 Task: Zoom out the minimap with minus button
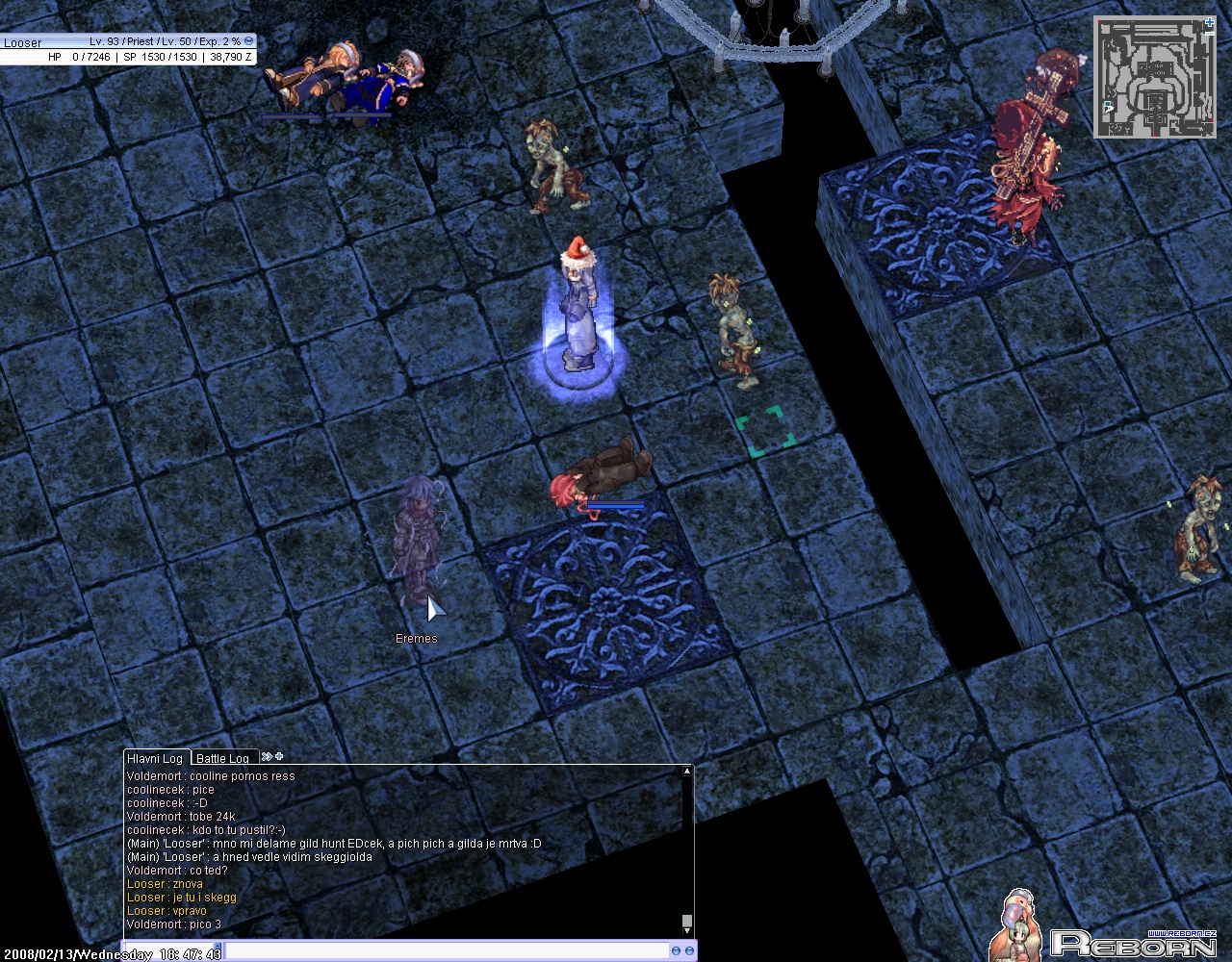tap(1210, 34)
